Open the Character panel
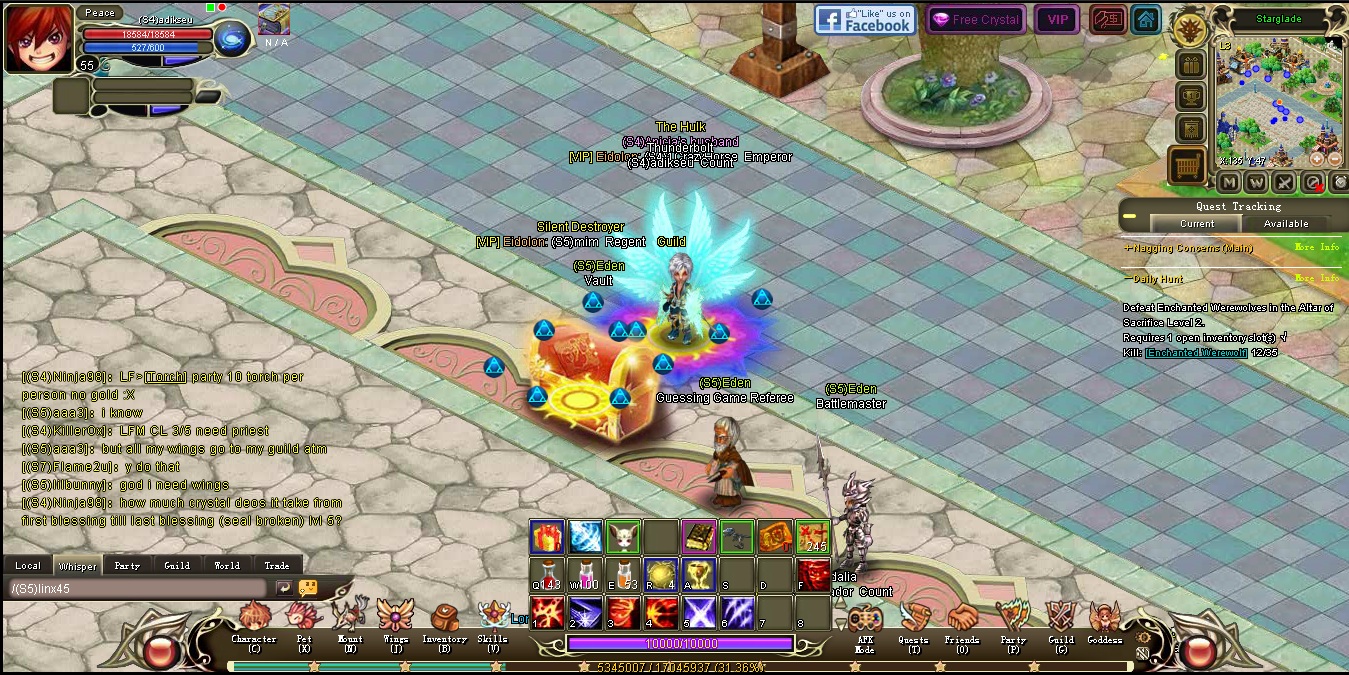The height and width of the screenshot is (675, 1349). click(254, 622)
